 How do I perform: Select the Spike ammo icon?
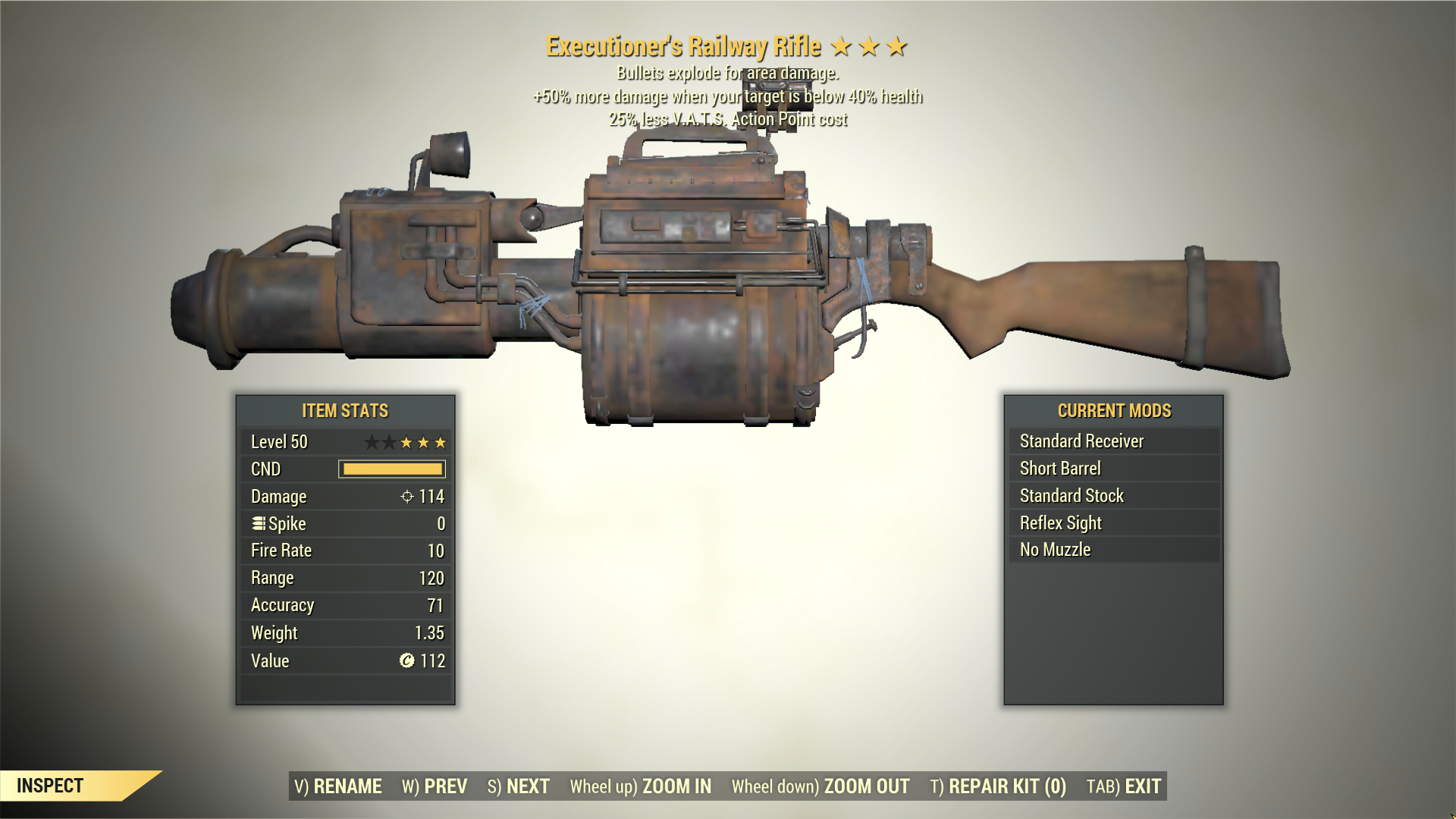tap(258, 523)
